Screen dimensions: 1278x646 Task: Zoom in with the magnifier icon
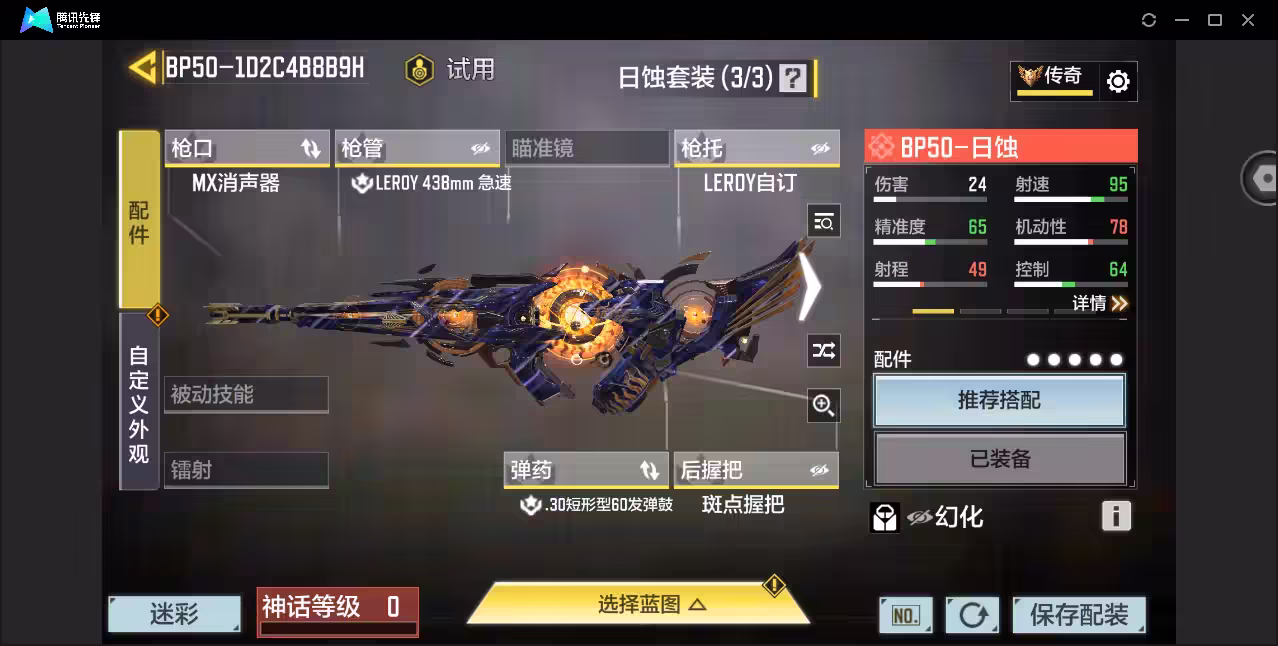pyautogui.click(x=823, y=405)
